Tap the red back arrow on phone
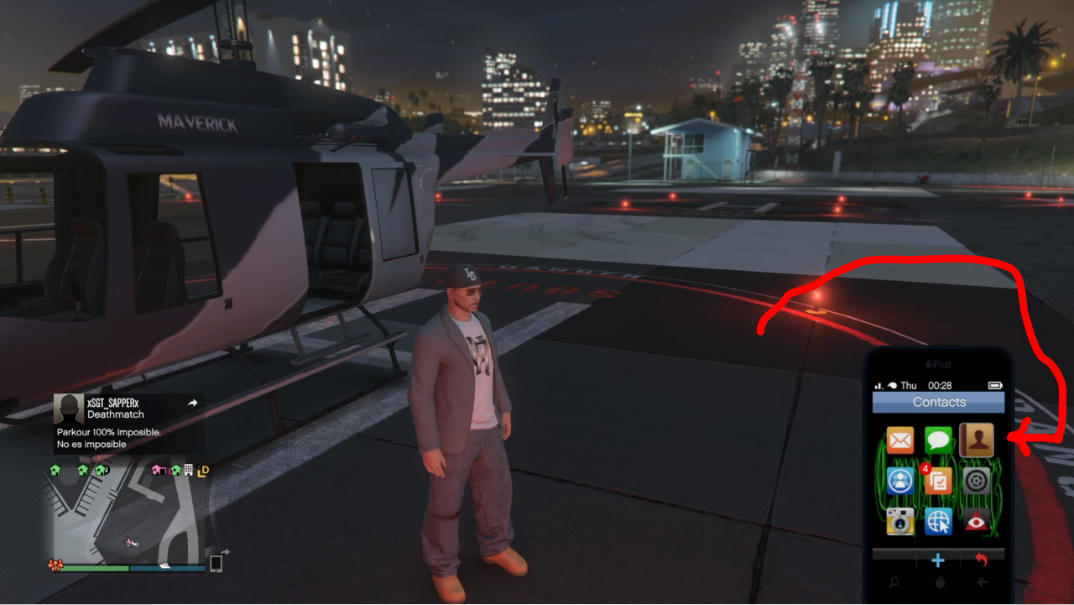 (981, 560)
